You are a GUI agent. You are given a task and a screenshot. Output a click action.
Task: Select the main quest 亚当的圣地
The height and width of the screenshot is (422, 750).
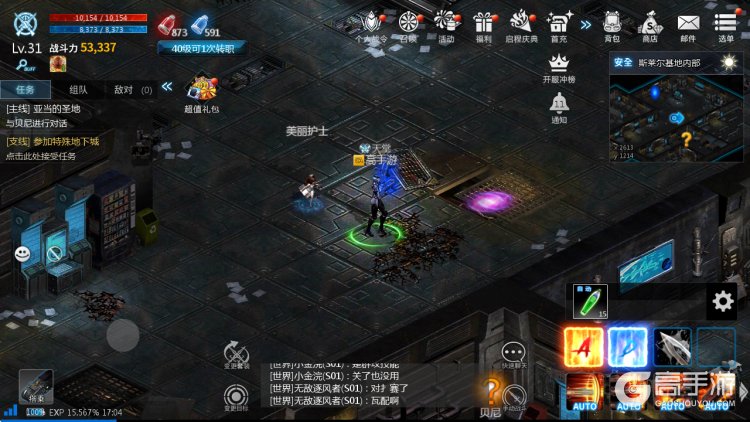pyautogui.click(x=48, y=115)
